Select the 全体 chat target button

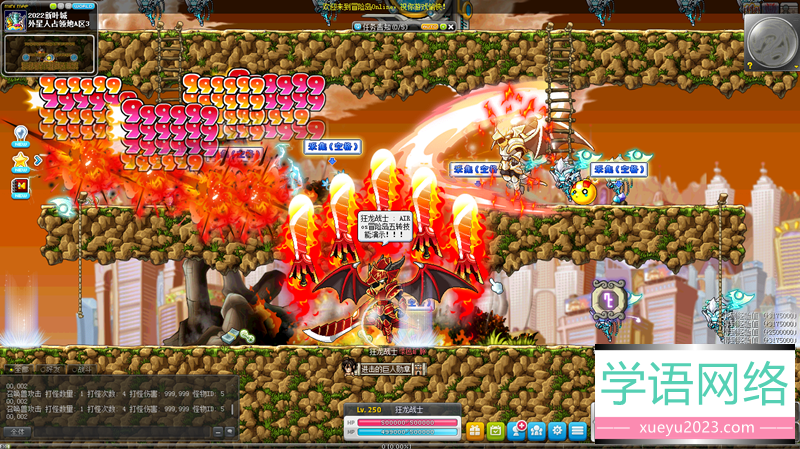(x=20, y=432)
